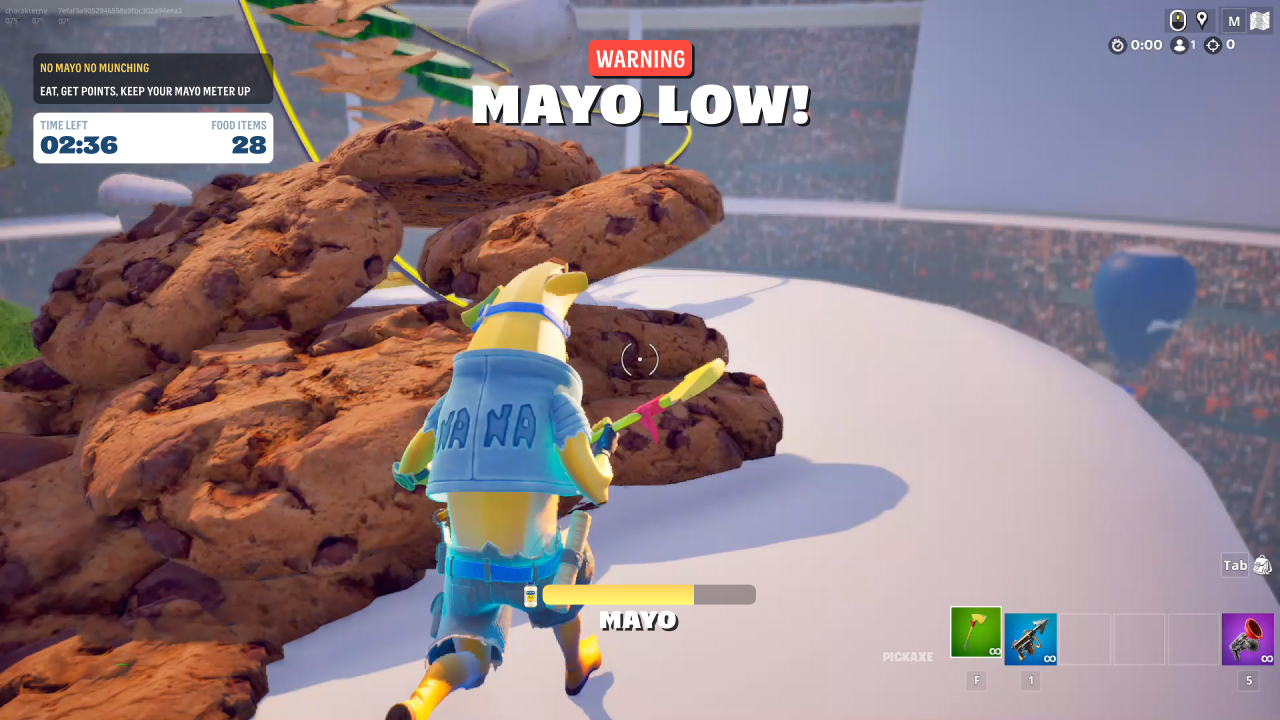Image resolution: width=1280 pixels, height=720 pixels.
Task: Equip the blue harpoon gun slot
Action: point(1030,639)
